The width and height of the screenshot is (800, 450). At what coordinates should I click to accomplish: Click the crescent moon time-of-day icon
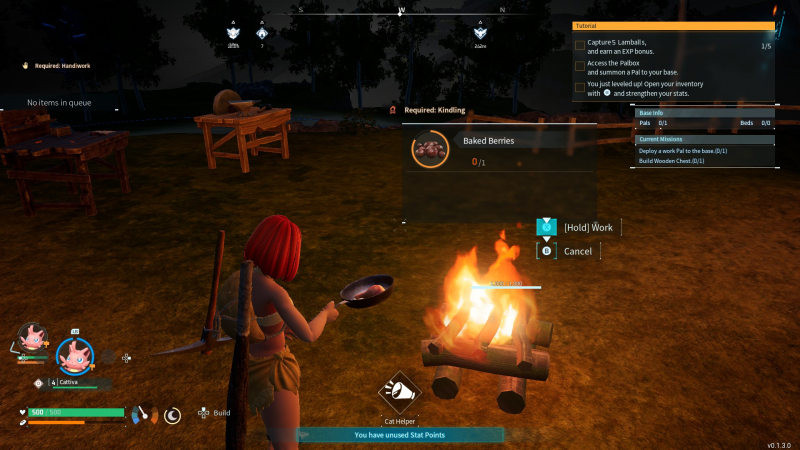point(173,413)
